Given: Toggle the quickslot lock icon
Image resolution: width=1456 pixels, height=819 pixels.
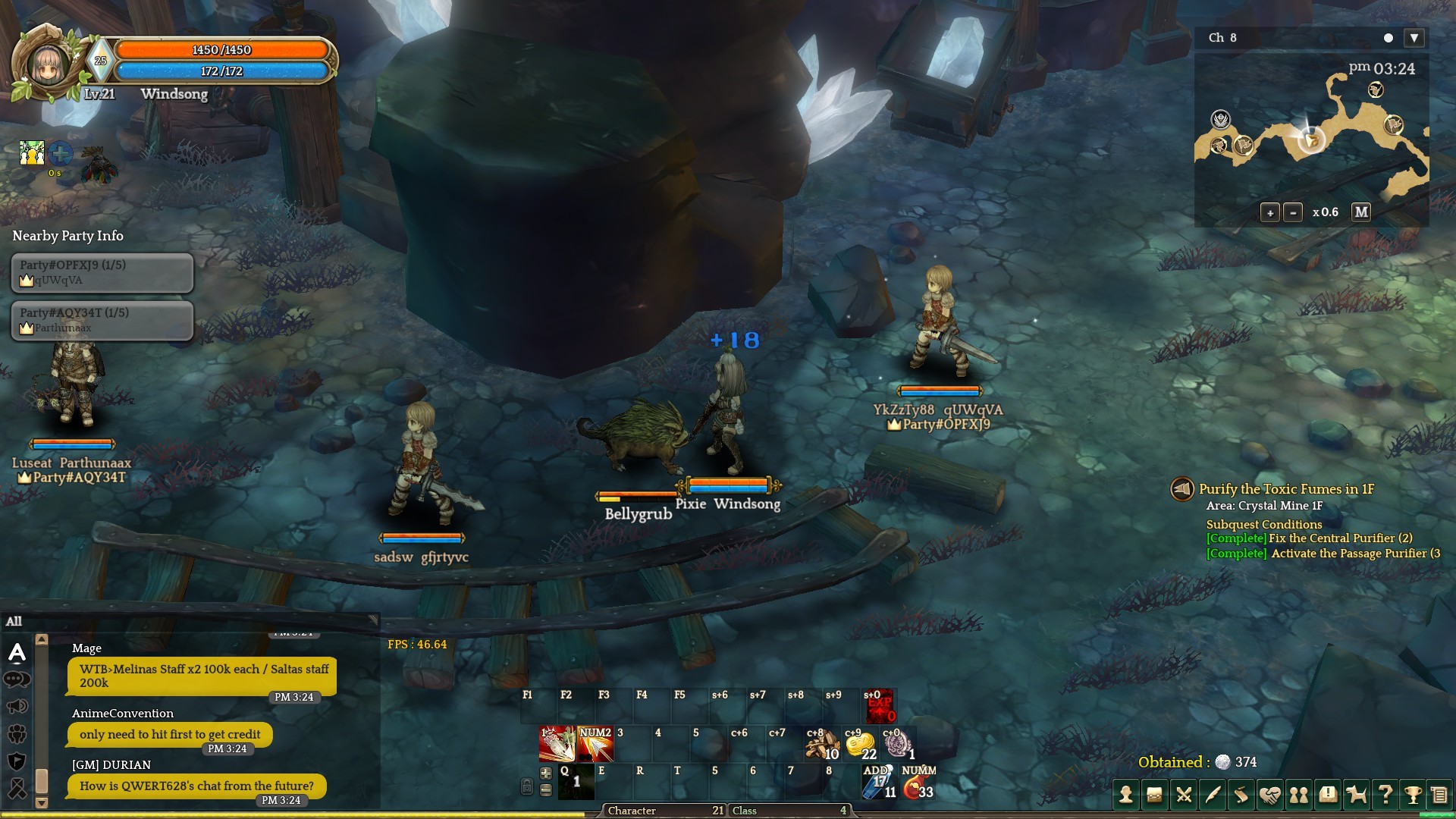Looking at the screenshot, I should coord(527,787).
